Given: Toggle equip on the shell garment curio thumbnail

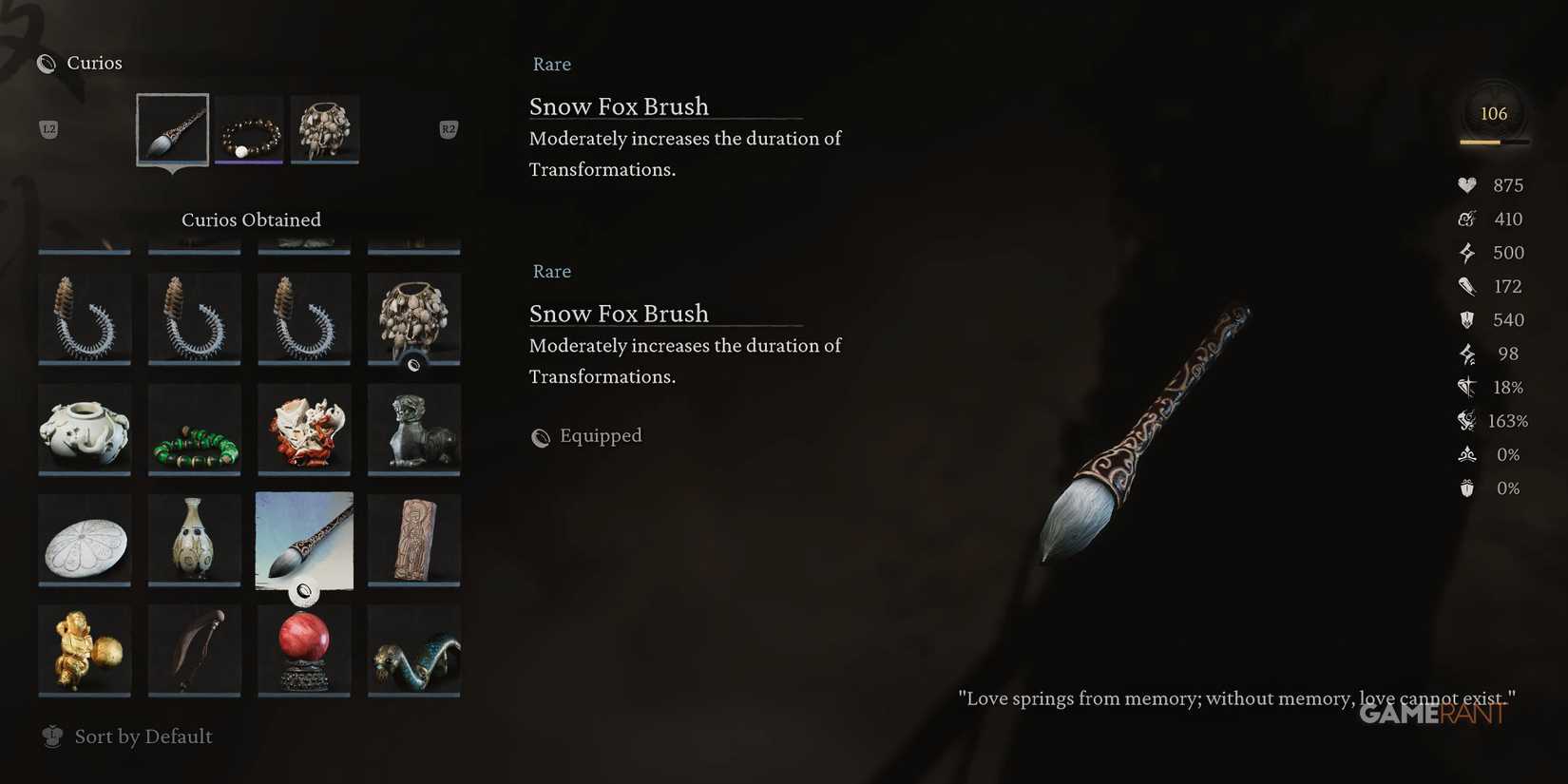Looking at the screenshot, I should pos(413,364).
